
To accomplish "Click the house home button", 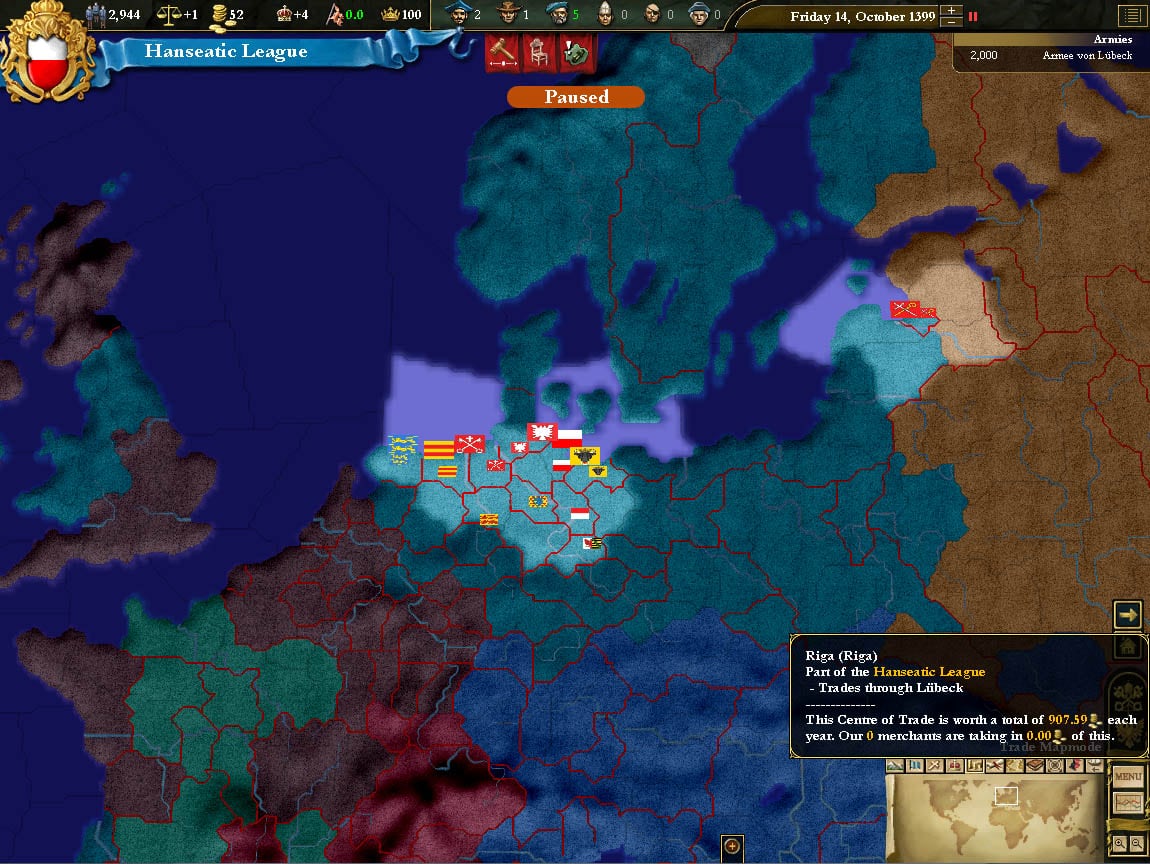I will click(1128, 646).
